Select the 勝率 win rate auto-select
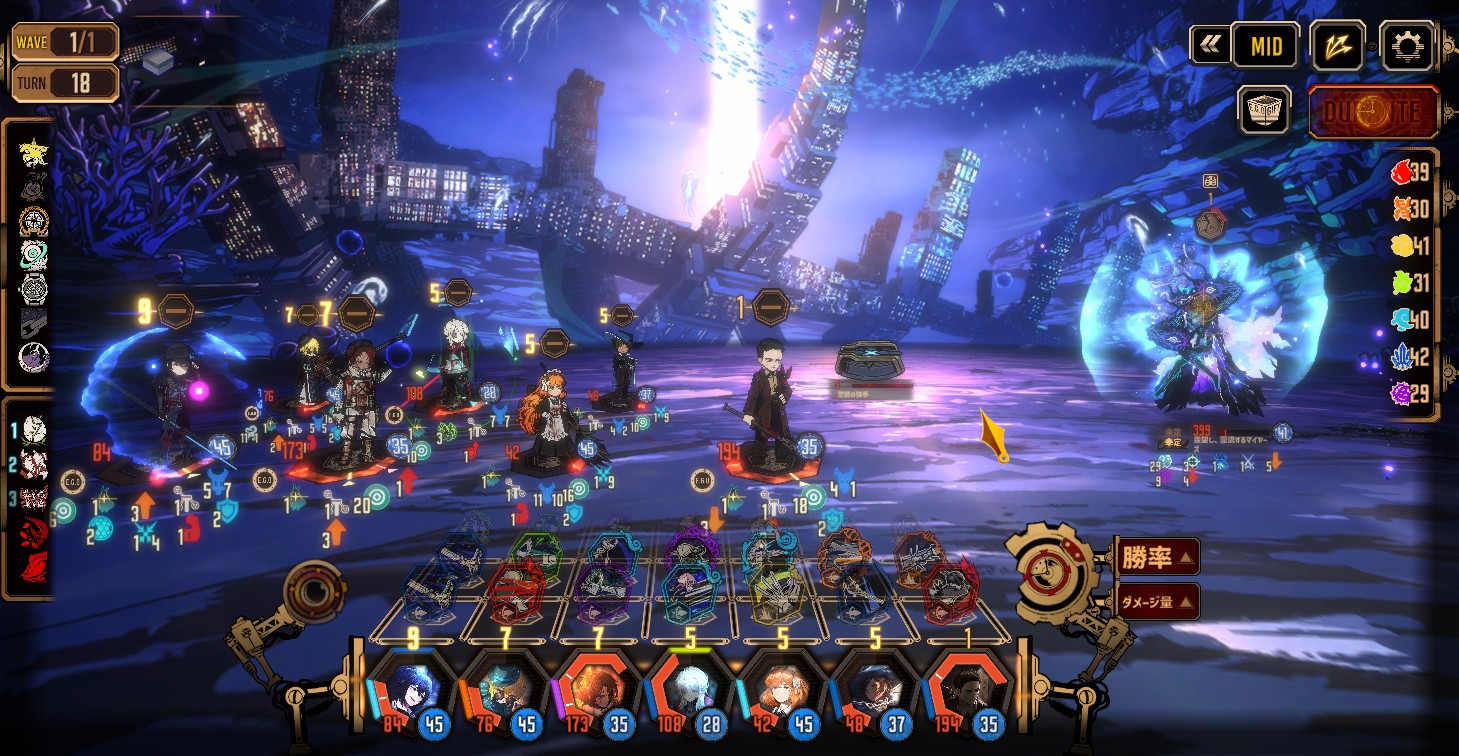 coord(1157,557)
